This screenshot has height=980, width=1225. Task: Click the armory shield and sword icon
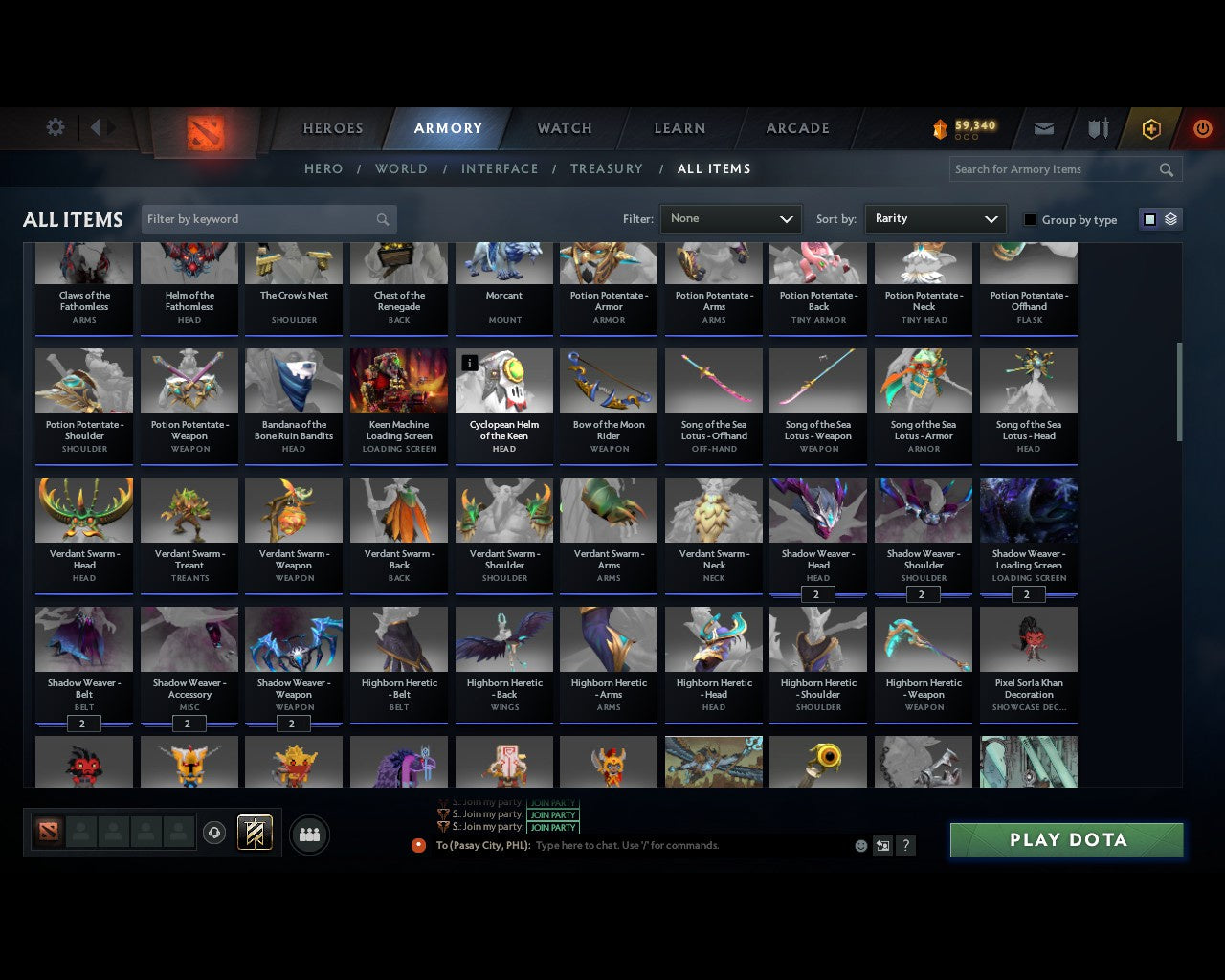pyautogui.click(x=1097, y=127)
